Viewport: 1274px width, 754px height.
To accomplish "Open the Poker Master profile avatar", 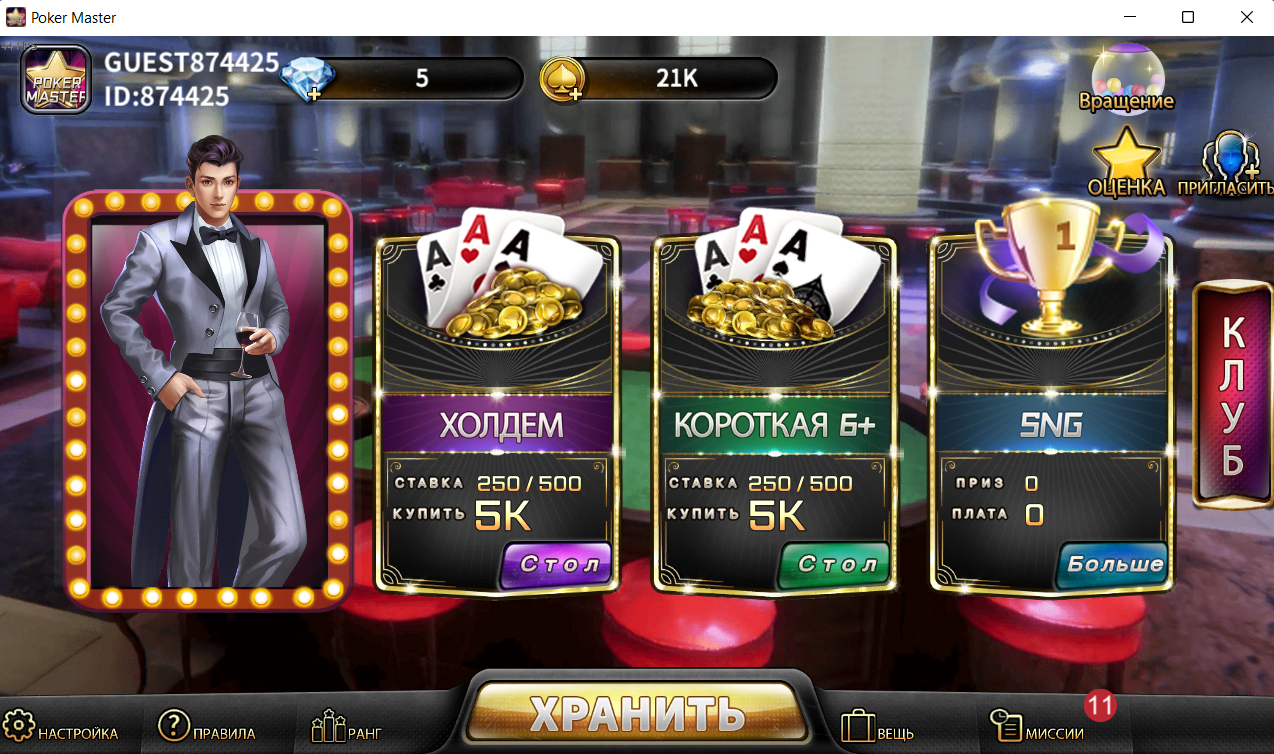I will coord(56,79).
